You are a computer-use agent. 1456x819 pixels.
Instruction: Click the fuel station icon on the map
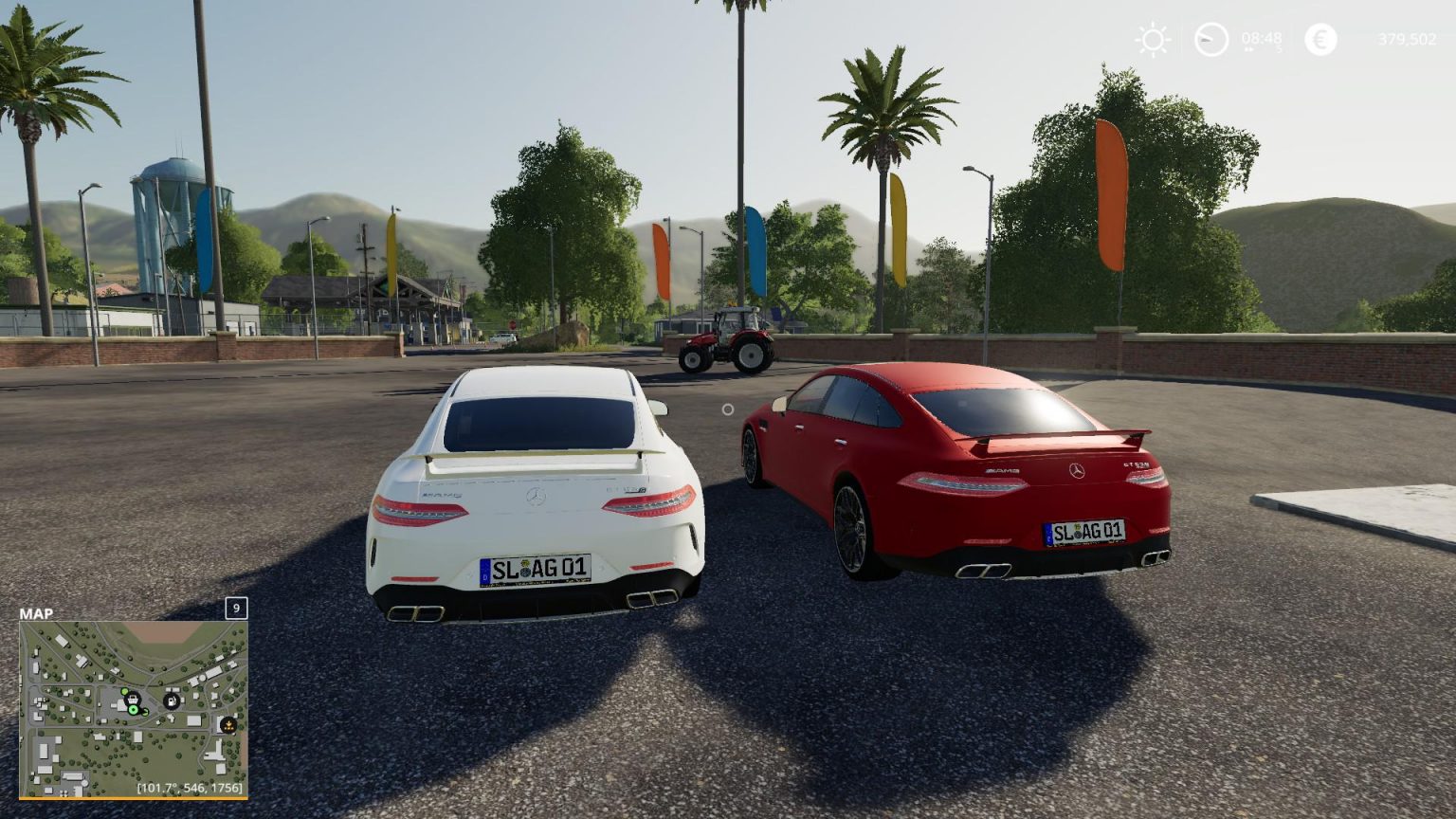[171, 701]
